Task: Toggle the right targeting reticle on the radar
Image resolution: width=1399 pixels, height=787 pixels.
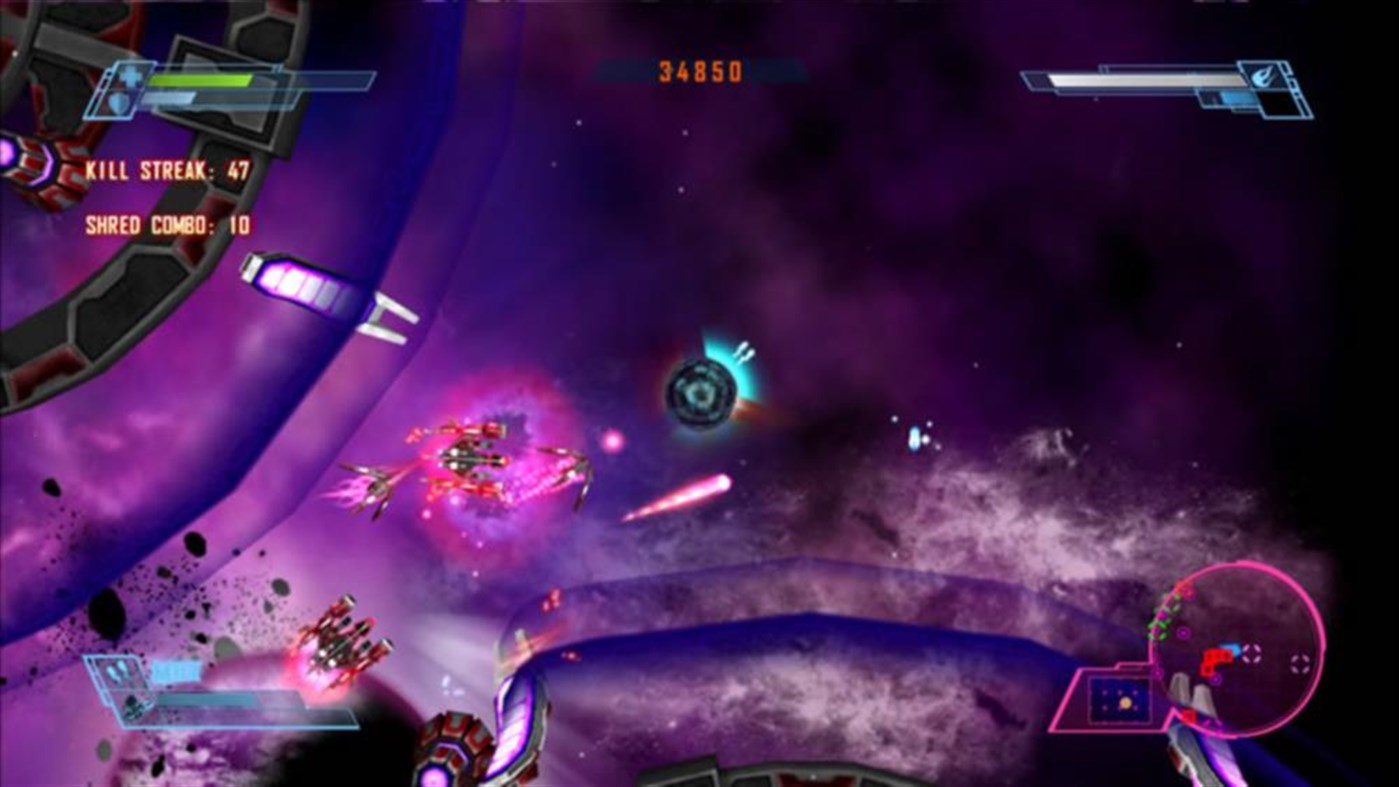Action: [x=1296, y=661]
